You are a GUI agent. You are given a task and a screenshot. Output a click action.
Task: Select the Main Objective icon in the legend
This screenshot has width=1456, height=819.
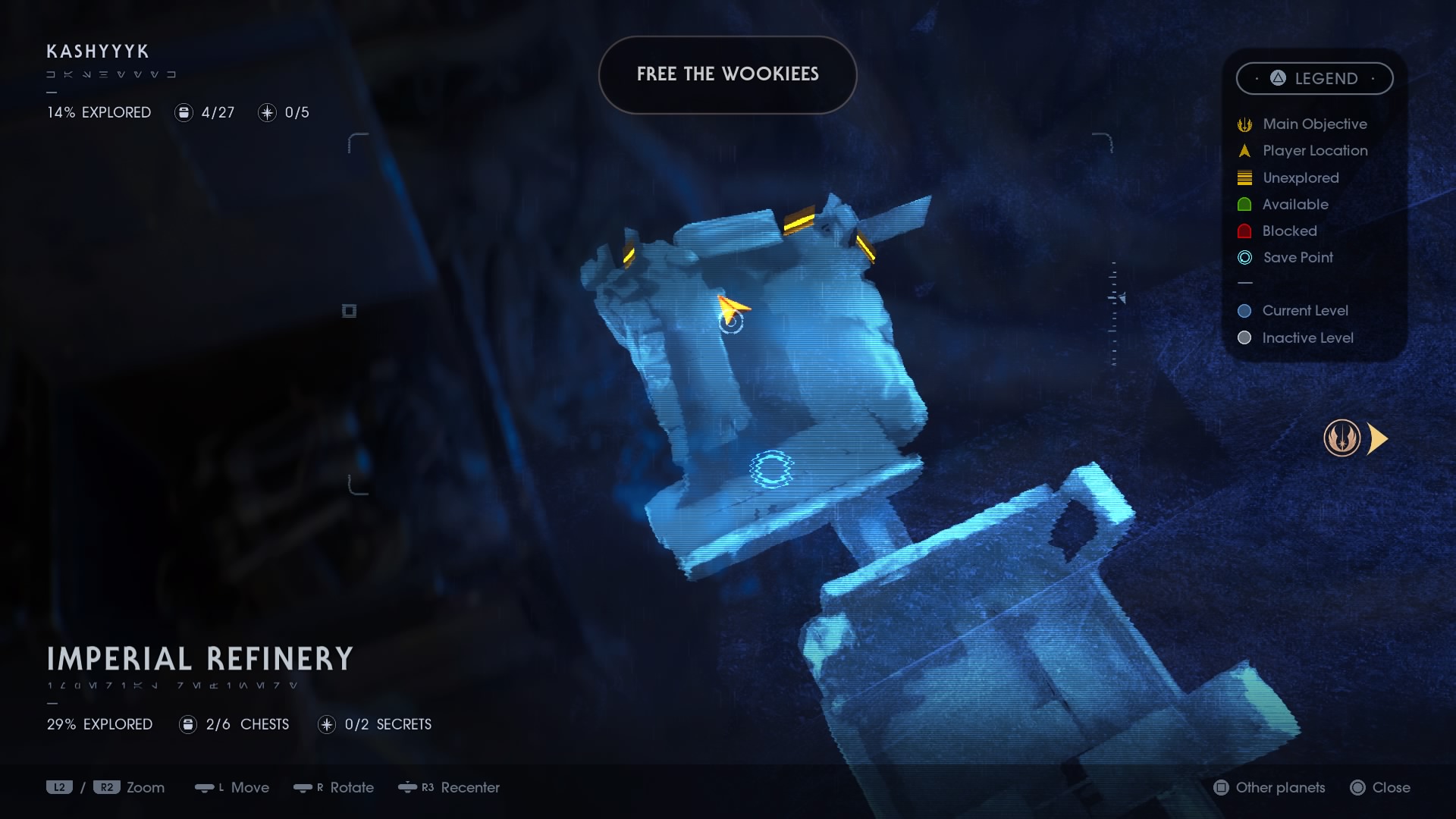coord(1244,124)
